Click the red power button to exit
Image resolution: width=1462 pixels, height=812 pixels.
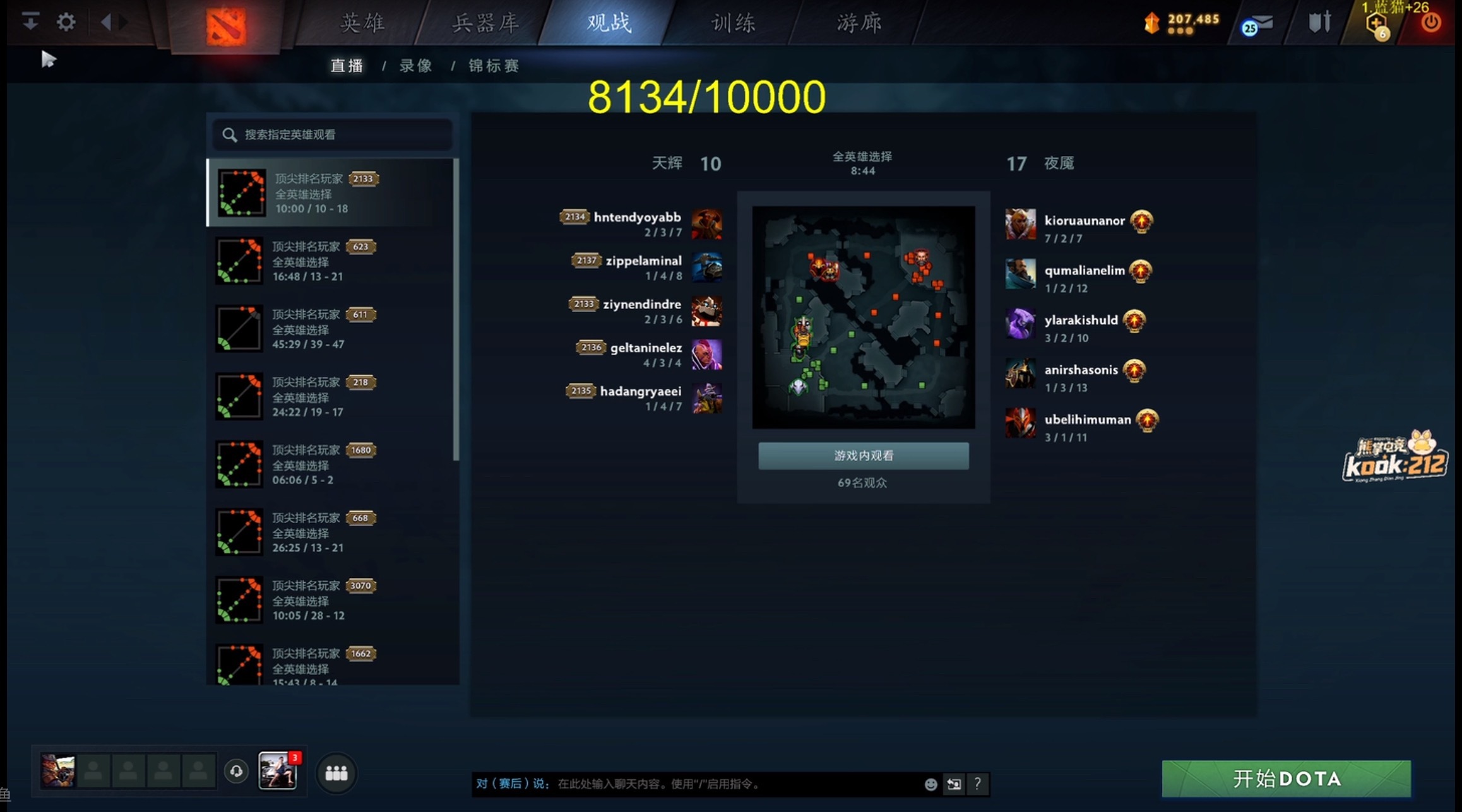coord(1431,22)
